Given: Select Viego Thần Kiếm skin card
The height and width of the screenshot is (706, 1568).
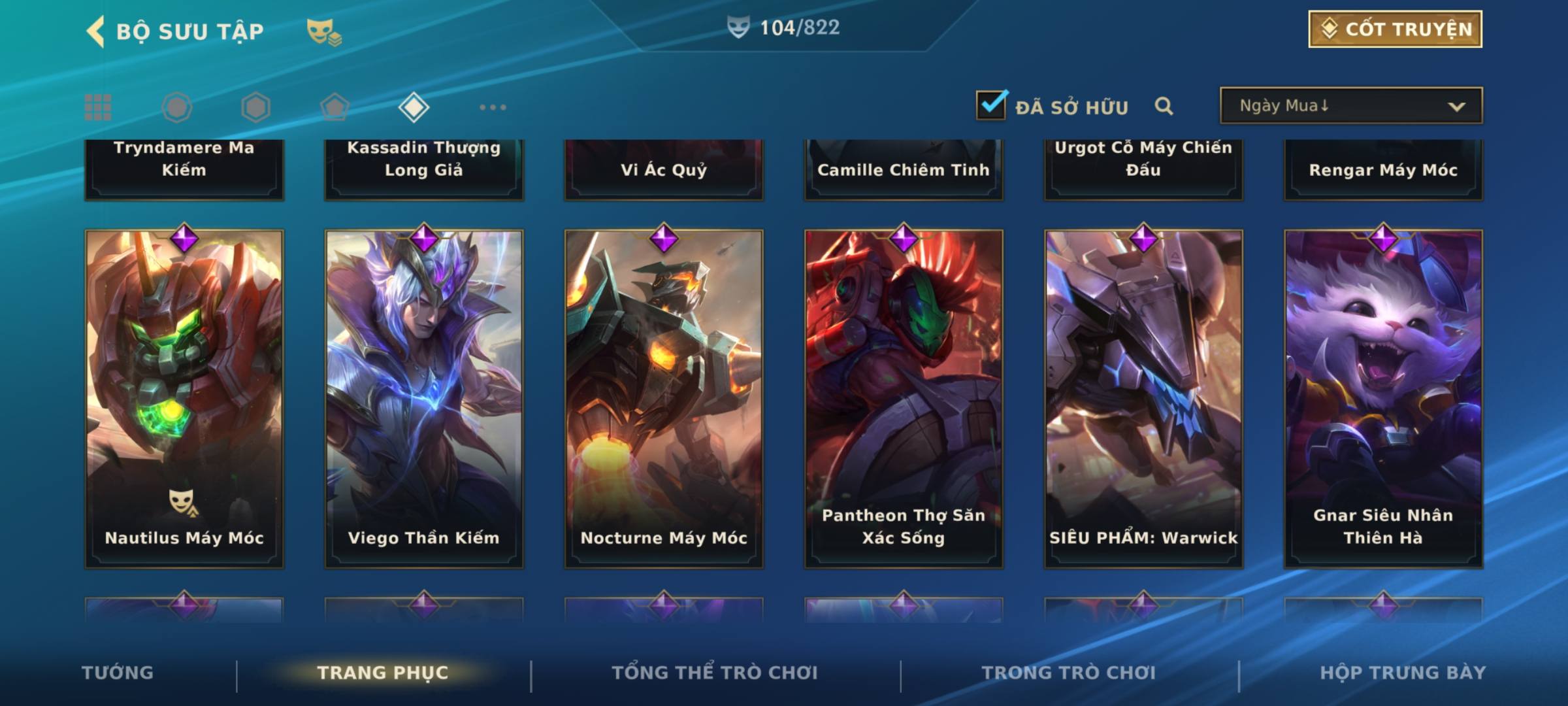Looking at the screenshot, I should [x=424, y=399].
